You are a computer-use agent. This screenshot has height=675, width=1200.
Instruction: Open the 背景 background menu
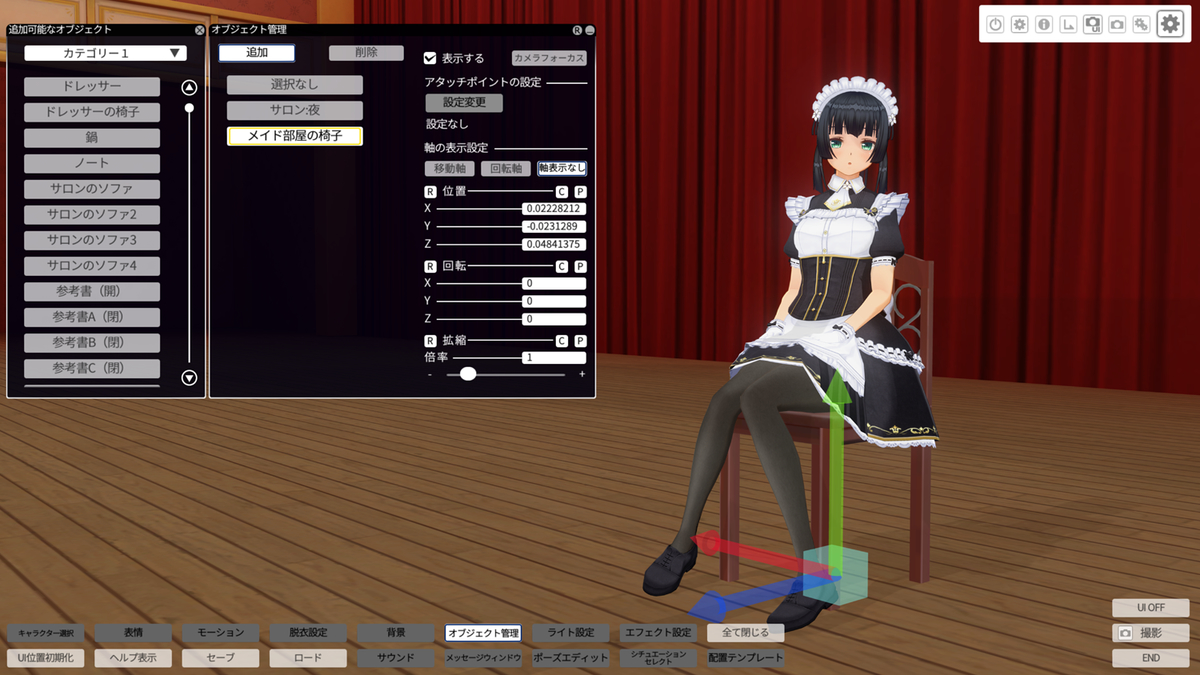396,633
